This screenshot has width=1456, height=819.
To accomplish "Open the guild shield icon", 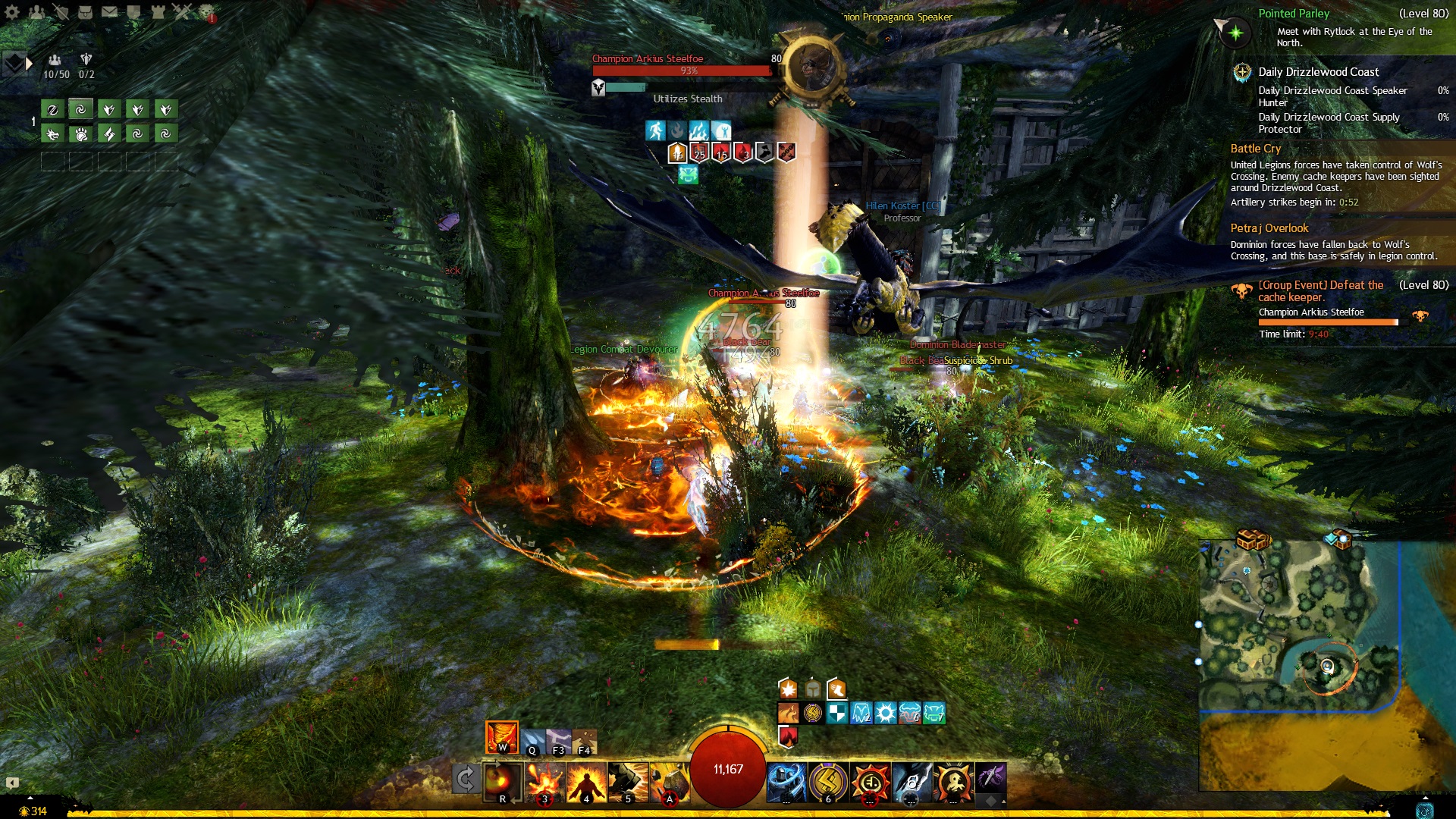I will coord(133,11).
